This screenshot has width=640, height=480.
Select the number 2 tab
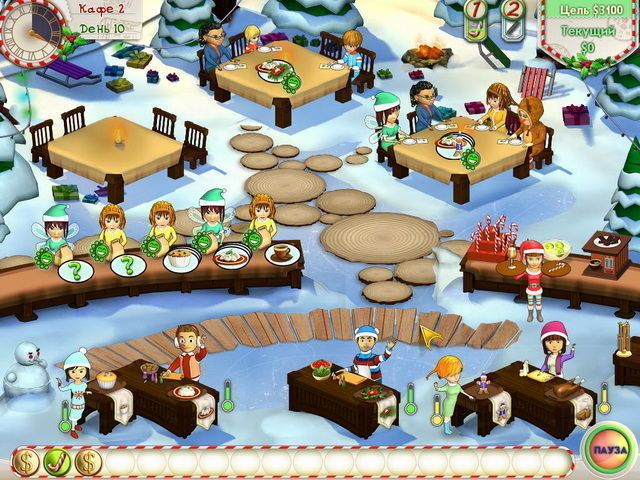tap(512, 19)
